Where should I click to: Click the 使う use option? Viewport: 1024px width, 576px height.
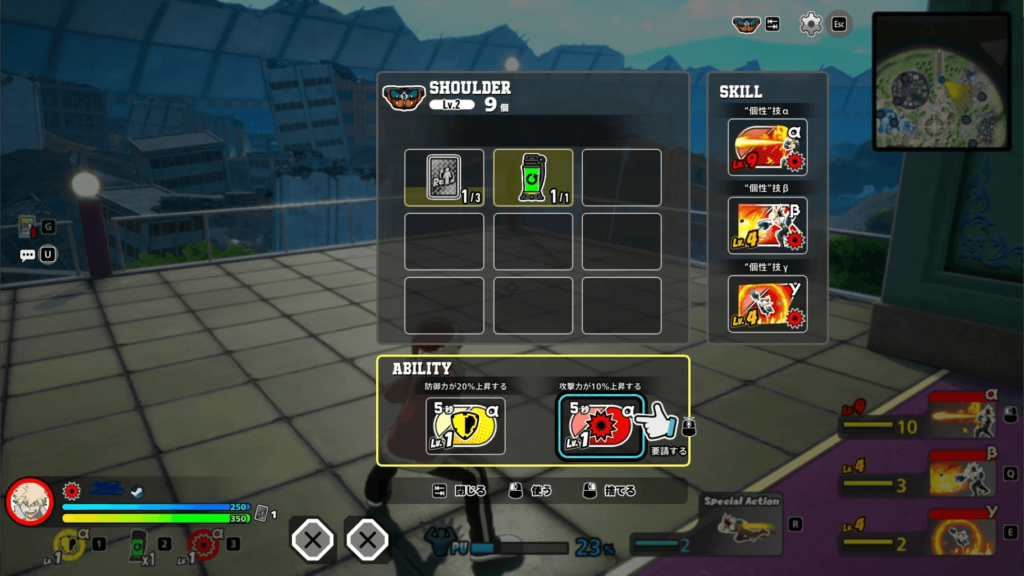coord(530,491)
